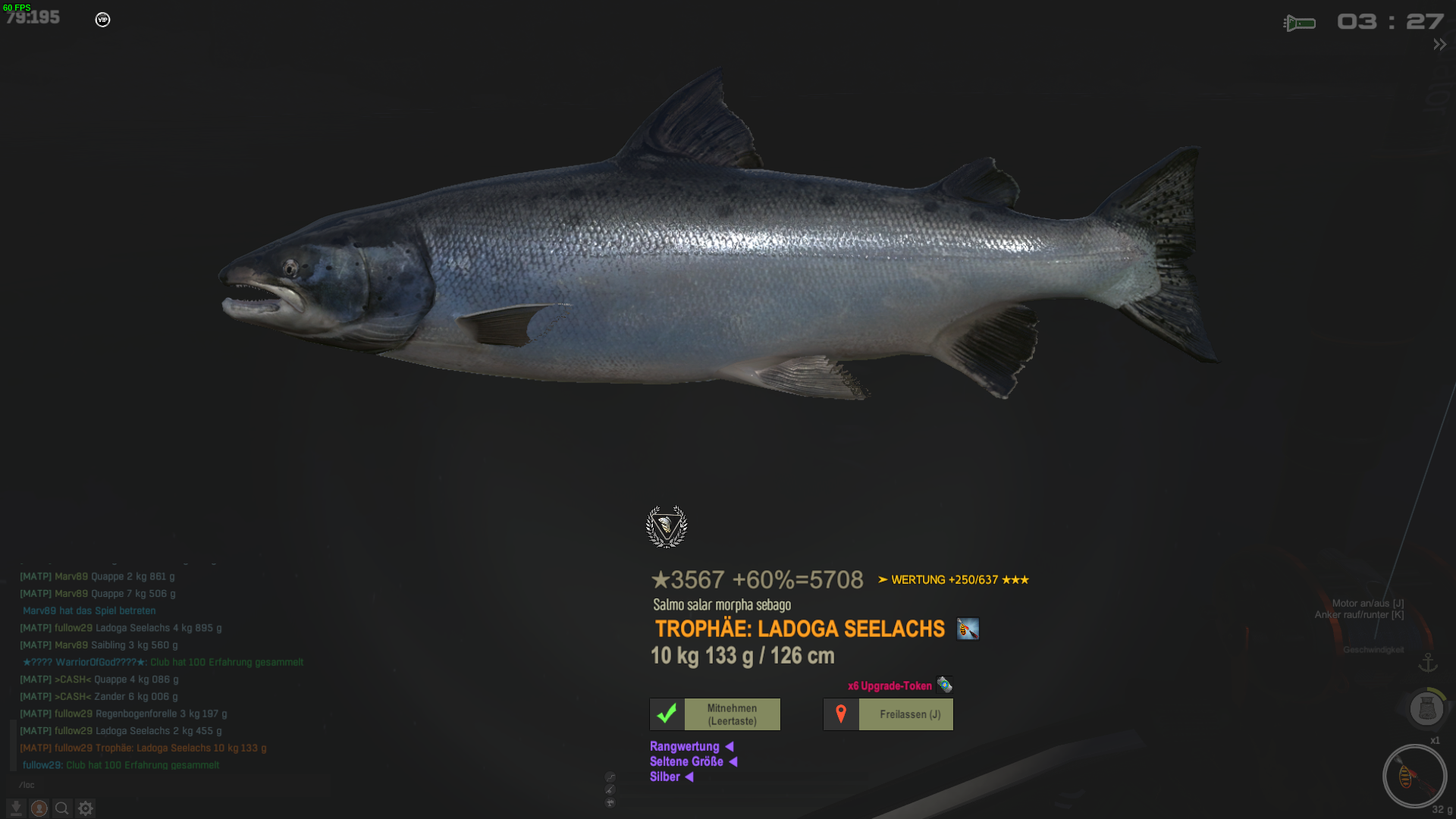Click the download arrow icon below chat
The image size is (1456, 819).
tap(16, 808)
